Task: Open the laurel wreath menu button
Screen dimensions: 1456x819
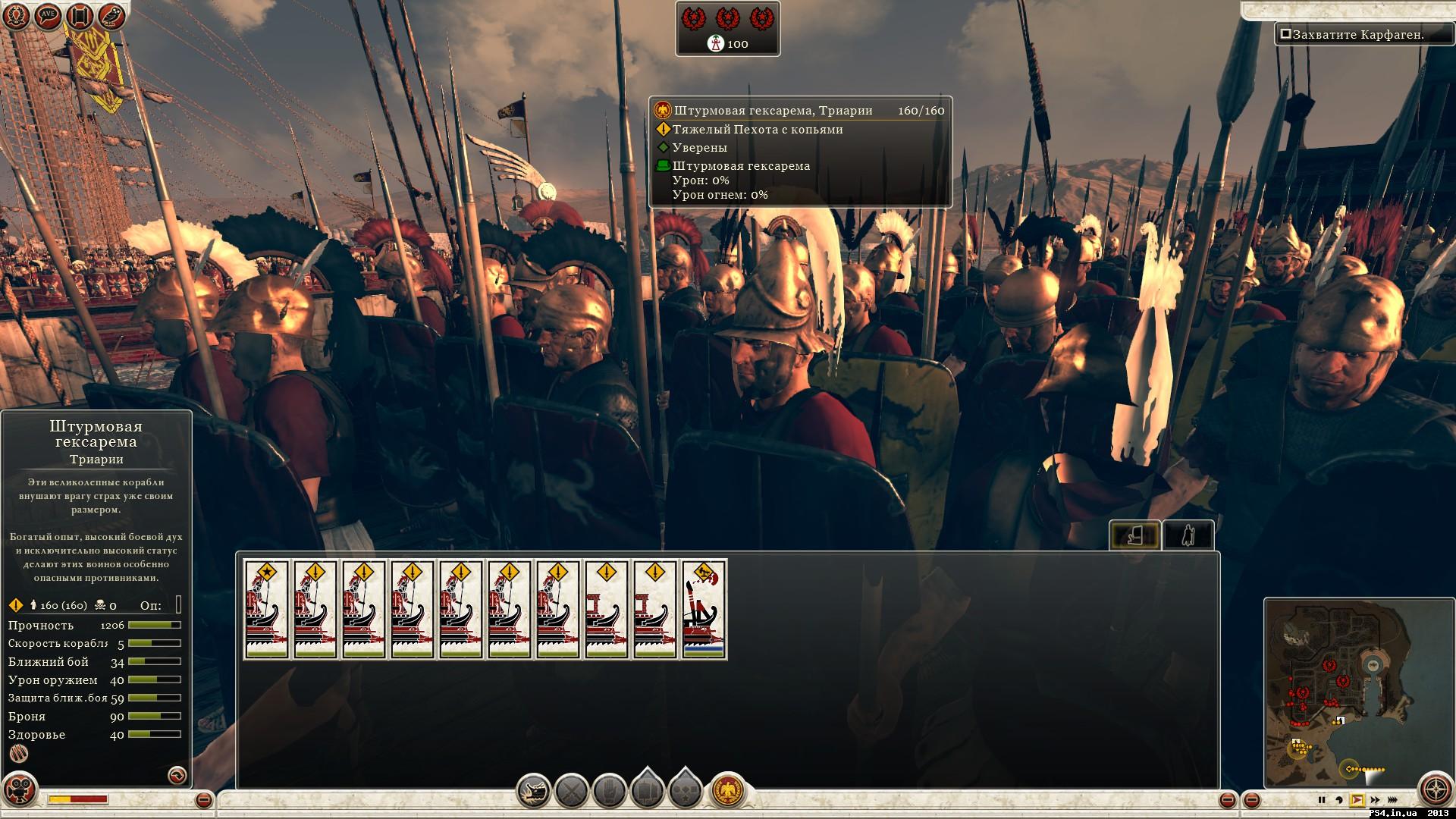Action: (15, 16)
